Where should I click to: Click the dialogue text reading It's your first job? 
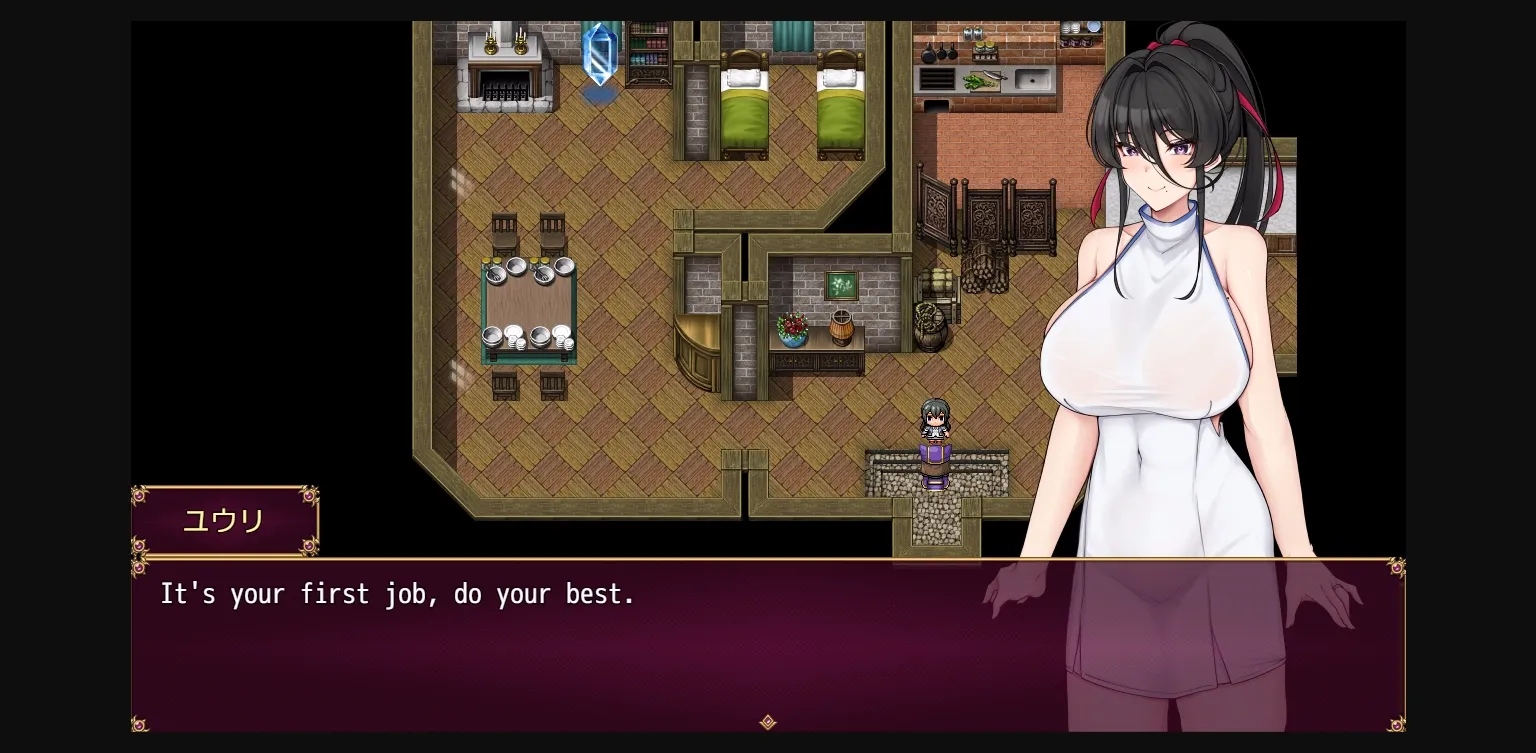[x=397, y=594]
